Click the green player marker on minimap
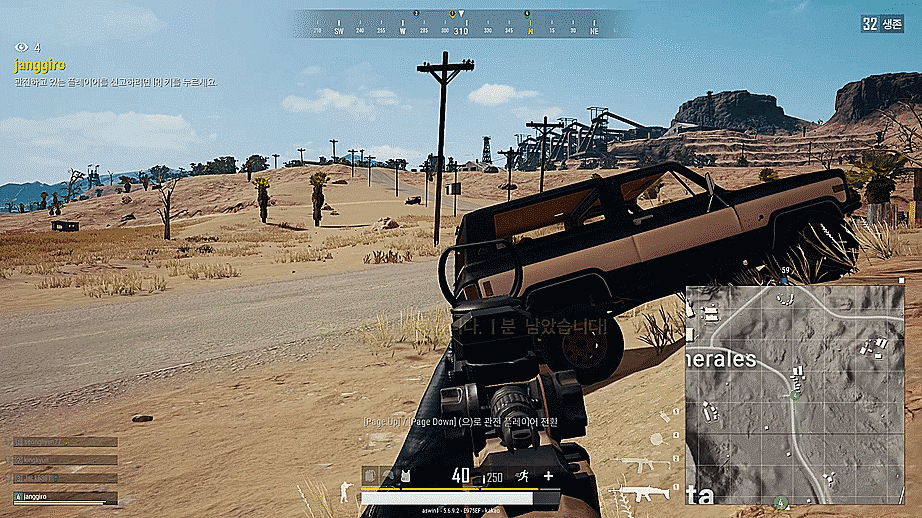The image size is (922, 518). pyautogui.click(x=795, y=395)
